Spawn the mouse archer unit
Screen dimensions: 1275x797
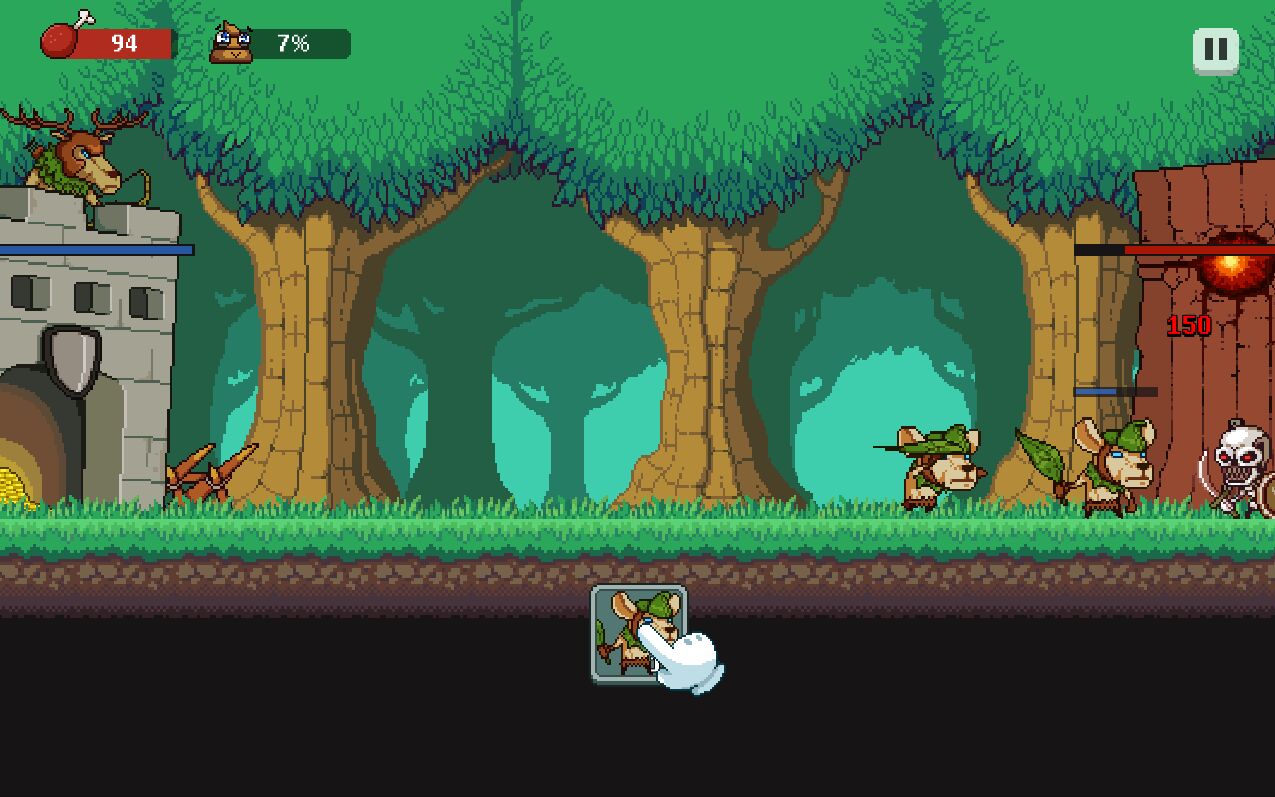coord(638,633)
